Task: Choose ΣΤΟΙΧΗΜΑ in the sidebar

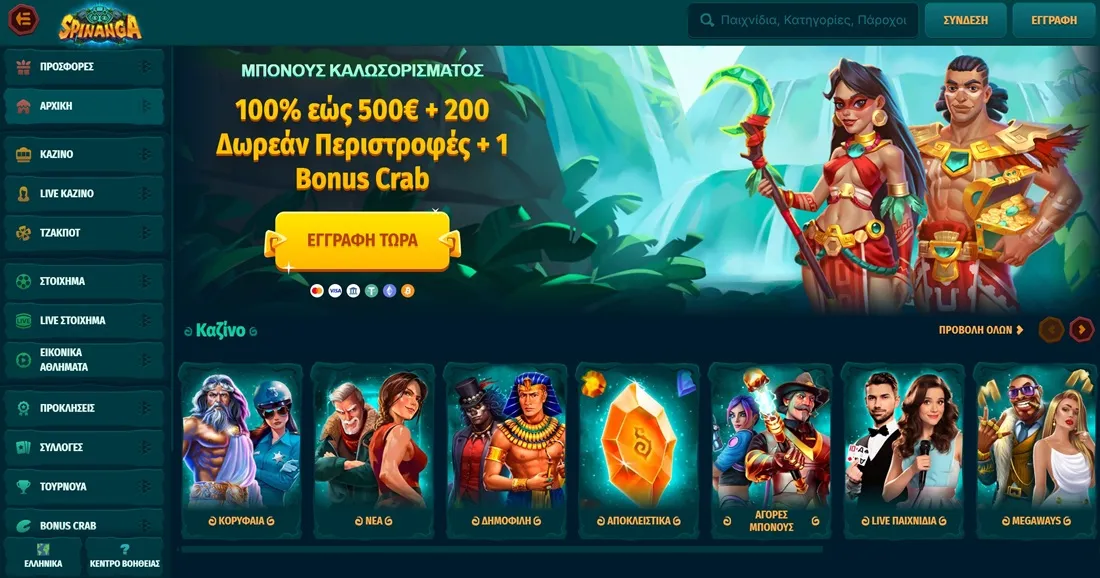Action: 84,282
